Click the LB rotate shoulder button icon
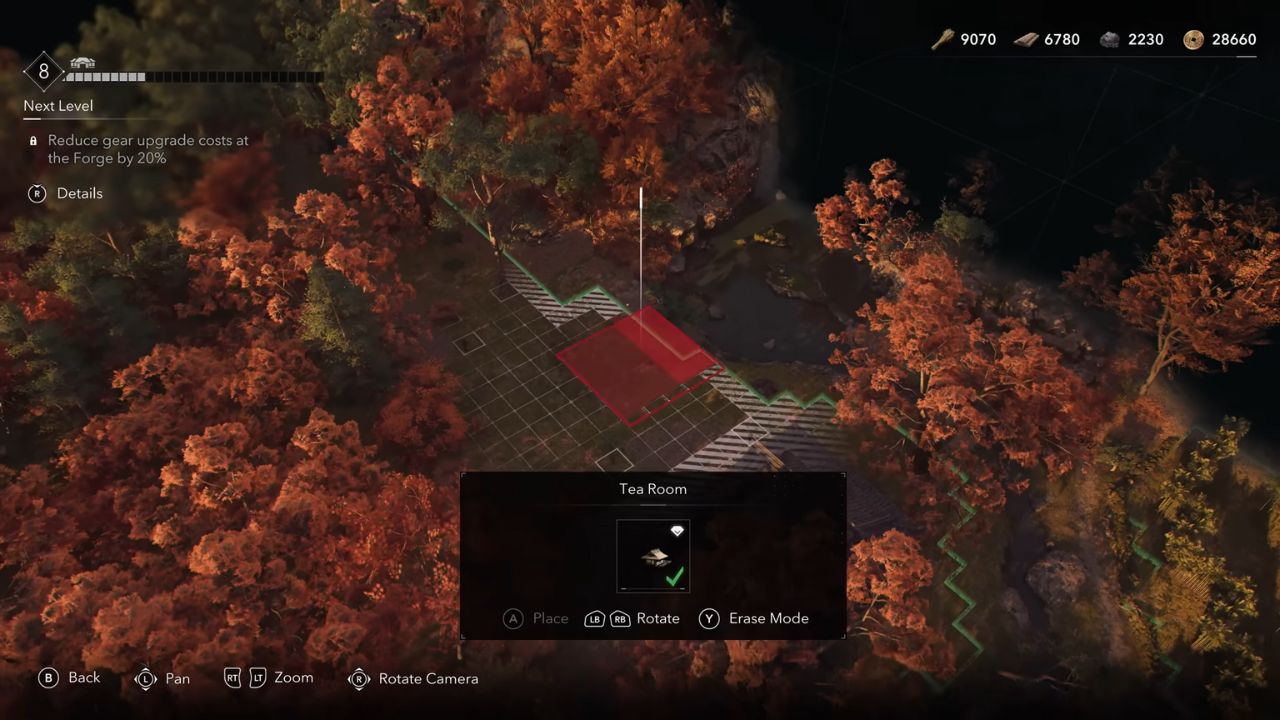The image size is (1280, 720). [x=595, y=618]
